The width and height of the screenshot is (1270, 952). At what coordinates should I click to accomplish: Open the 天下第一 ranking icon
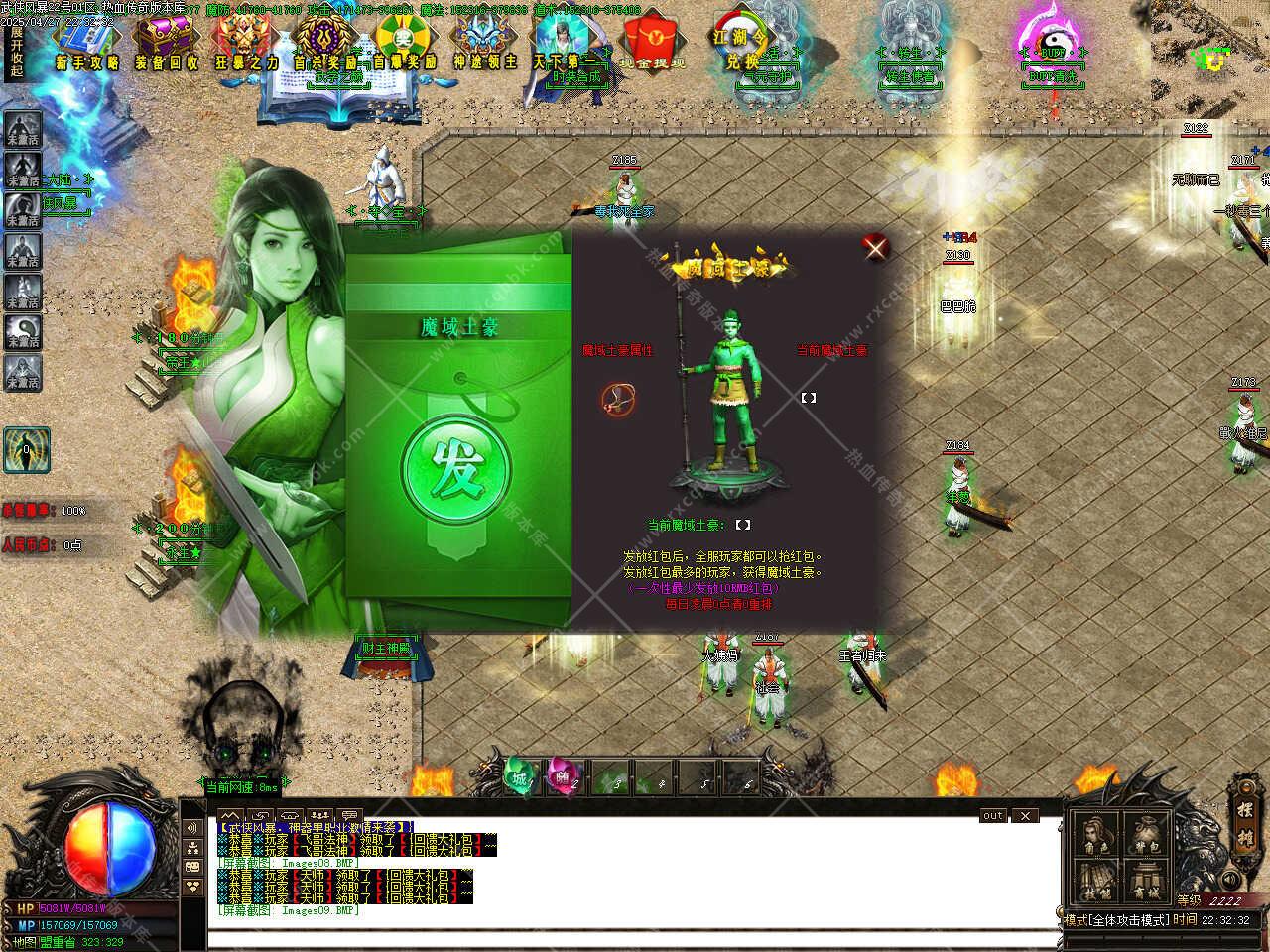(566, 45)
